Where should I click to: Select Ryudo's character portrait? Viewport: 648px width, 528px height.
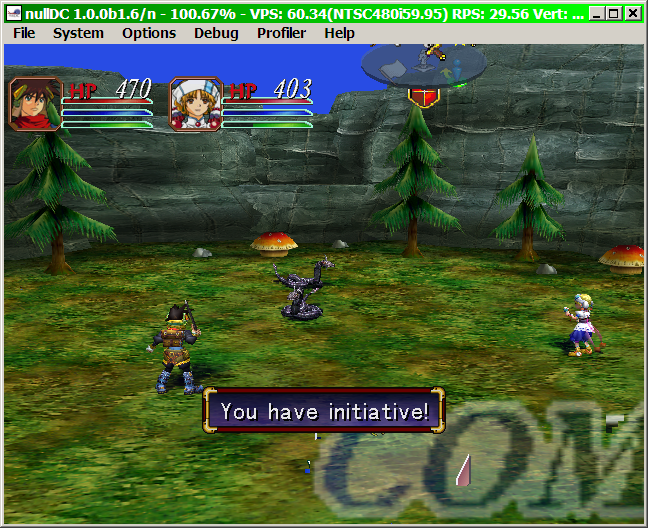(36, 104)
